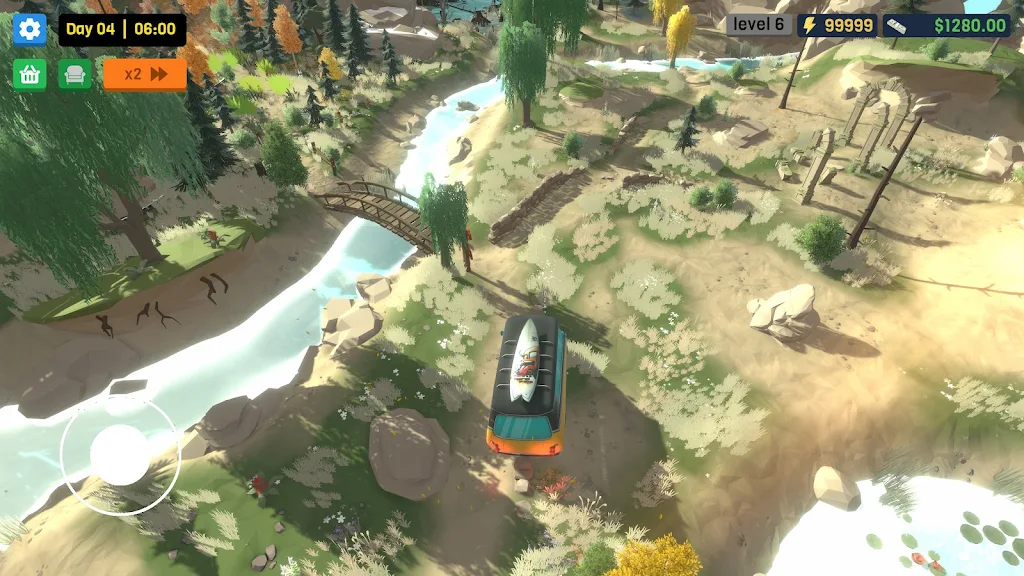
Task: Tap the virtual joystick knob
Action: (120, 455)
